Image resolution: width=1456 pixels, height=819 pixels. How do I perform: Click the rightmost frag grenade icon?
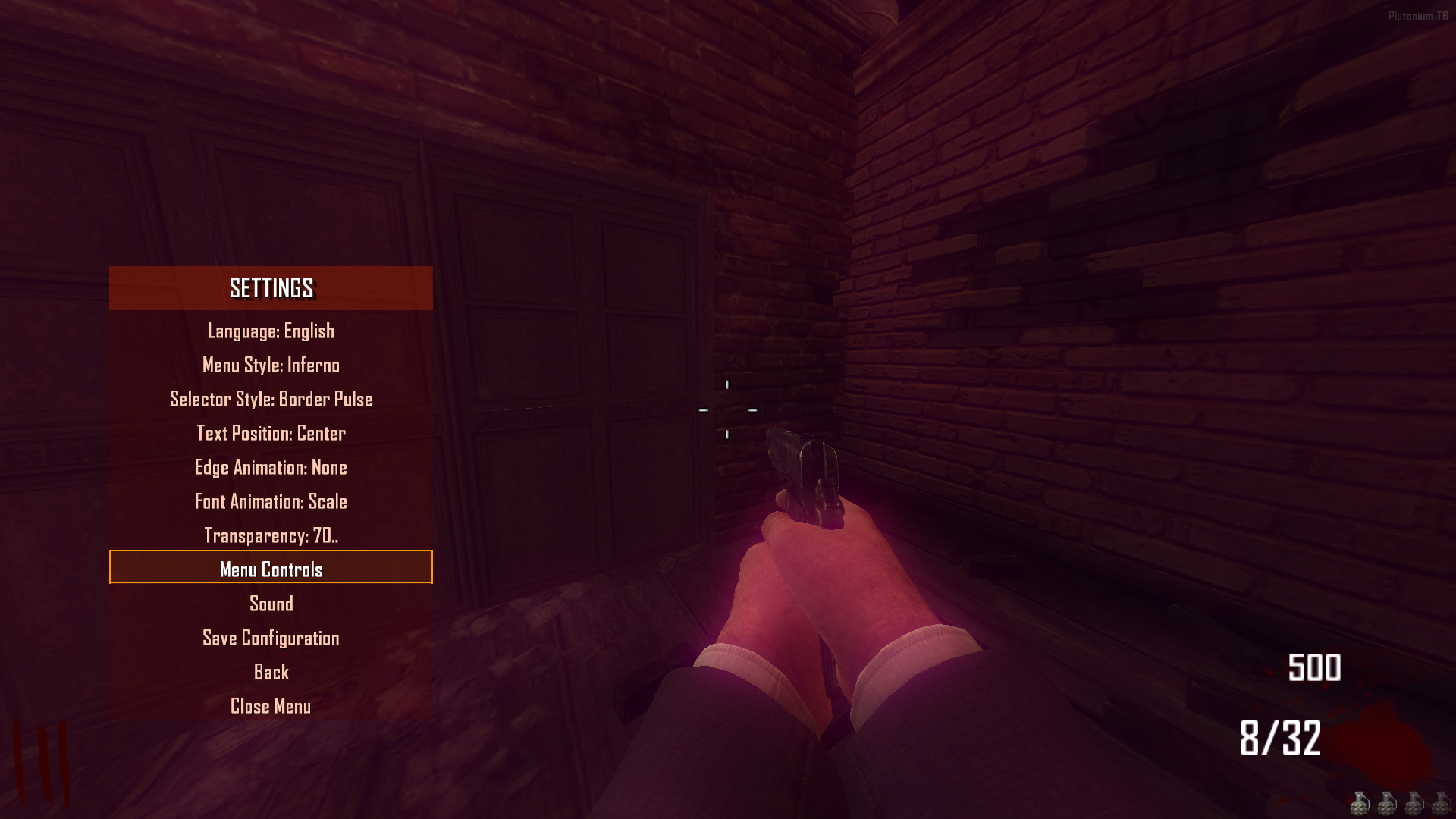(x=1441, y=805)
